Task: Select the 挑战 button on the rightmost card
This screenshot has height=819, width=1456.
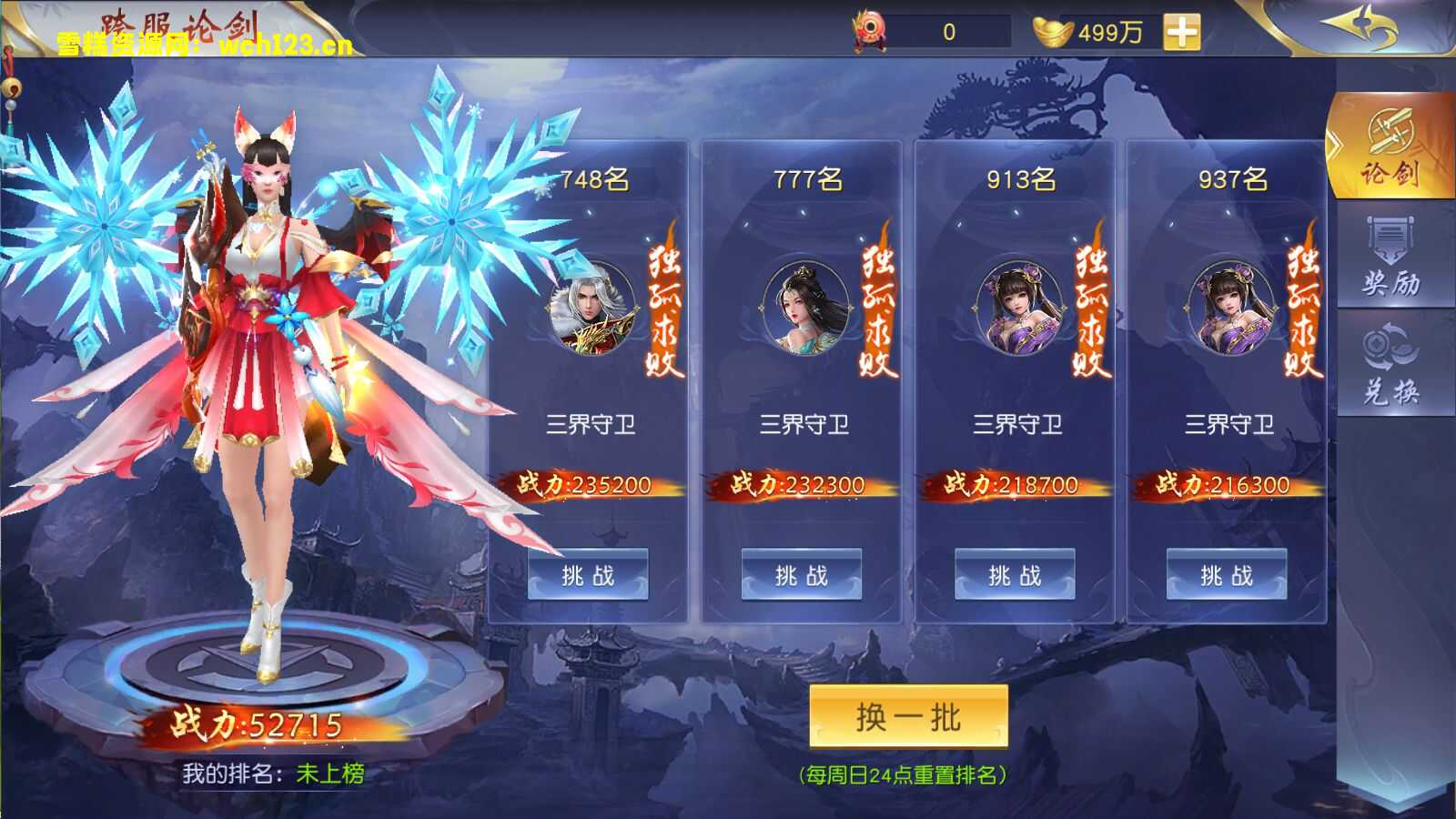Action: (1224, 574)
